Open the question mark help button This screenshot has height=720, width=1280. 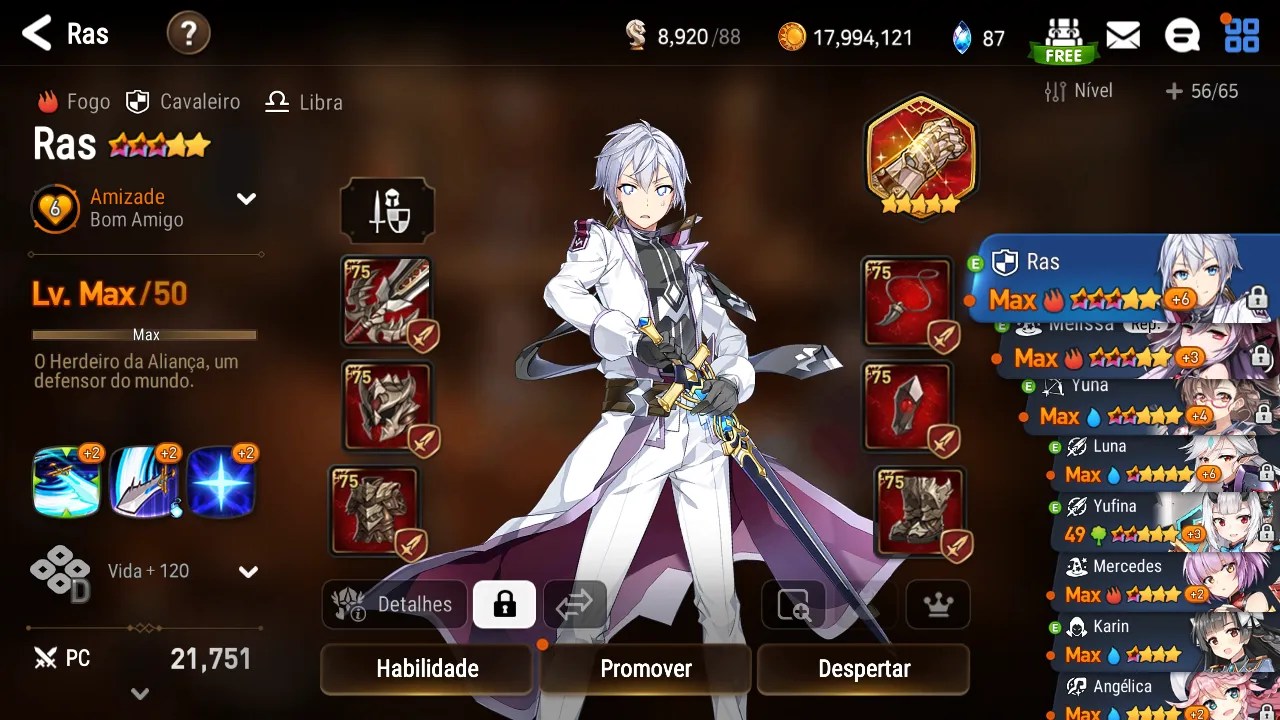[188, 34]
